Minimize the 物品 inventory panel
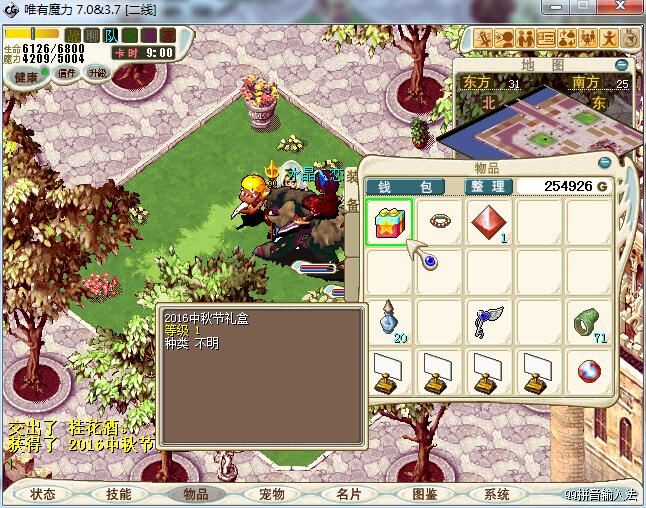Screen dimensions: 646x508 coord(604,162)
